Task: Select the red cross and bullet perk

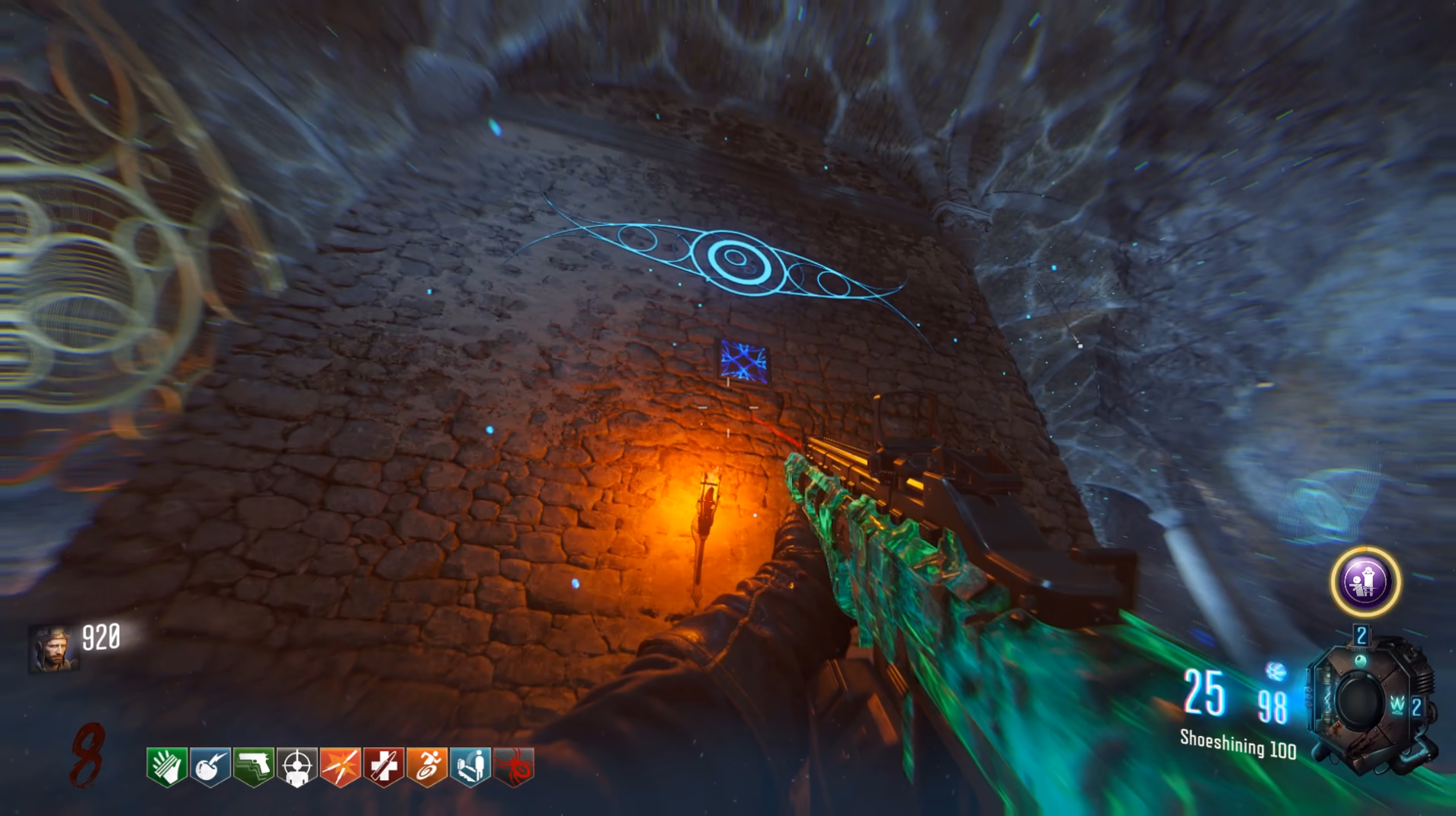Action: point(383,766)
